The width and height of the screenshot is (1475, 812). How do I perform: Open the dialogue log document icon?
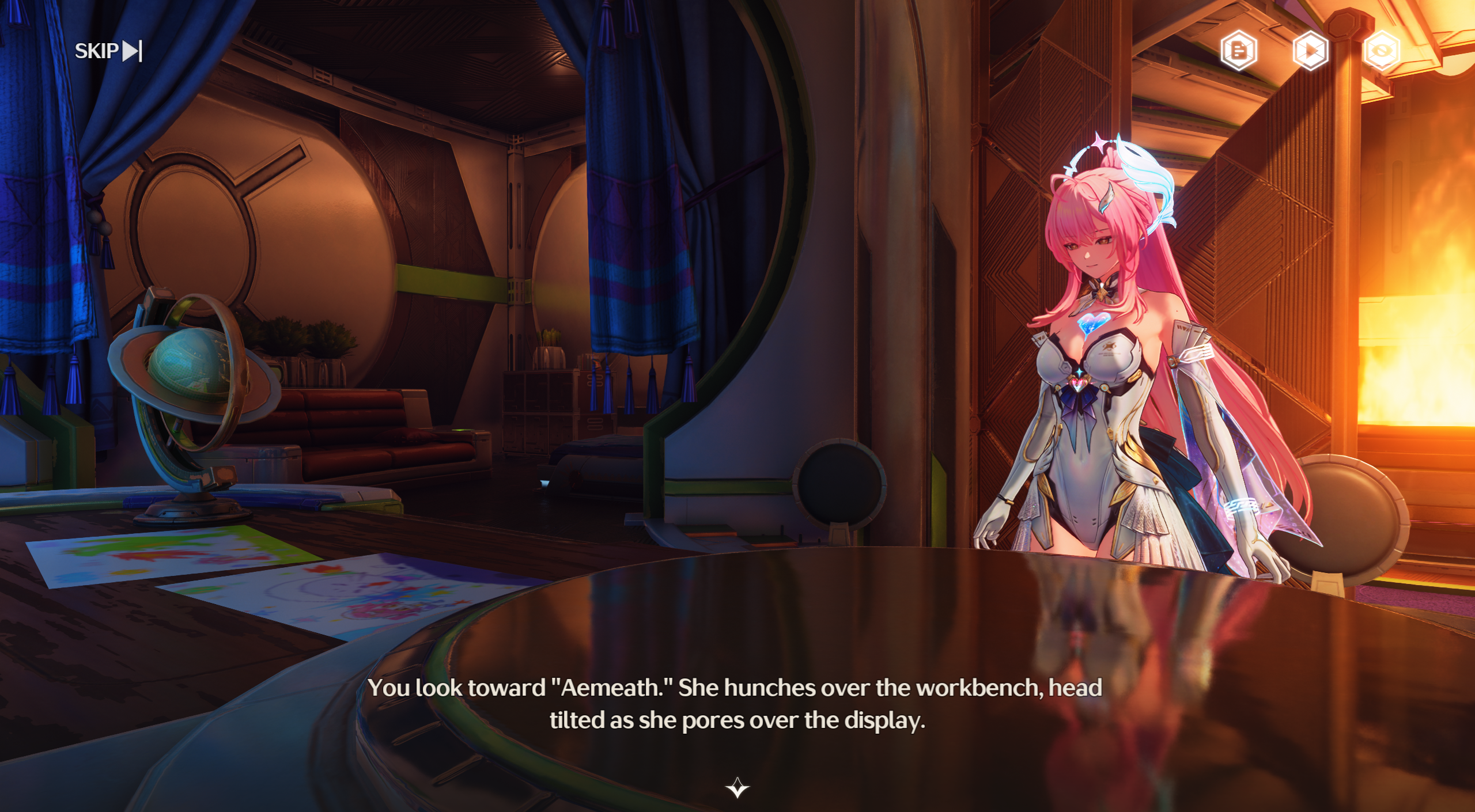click(1238, 51)
